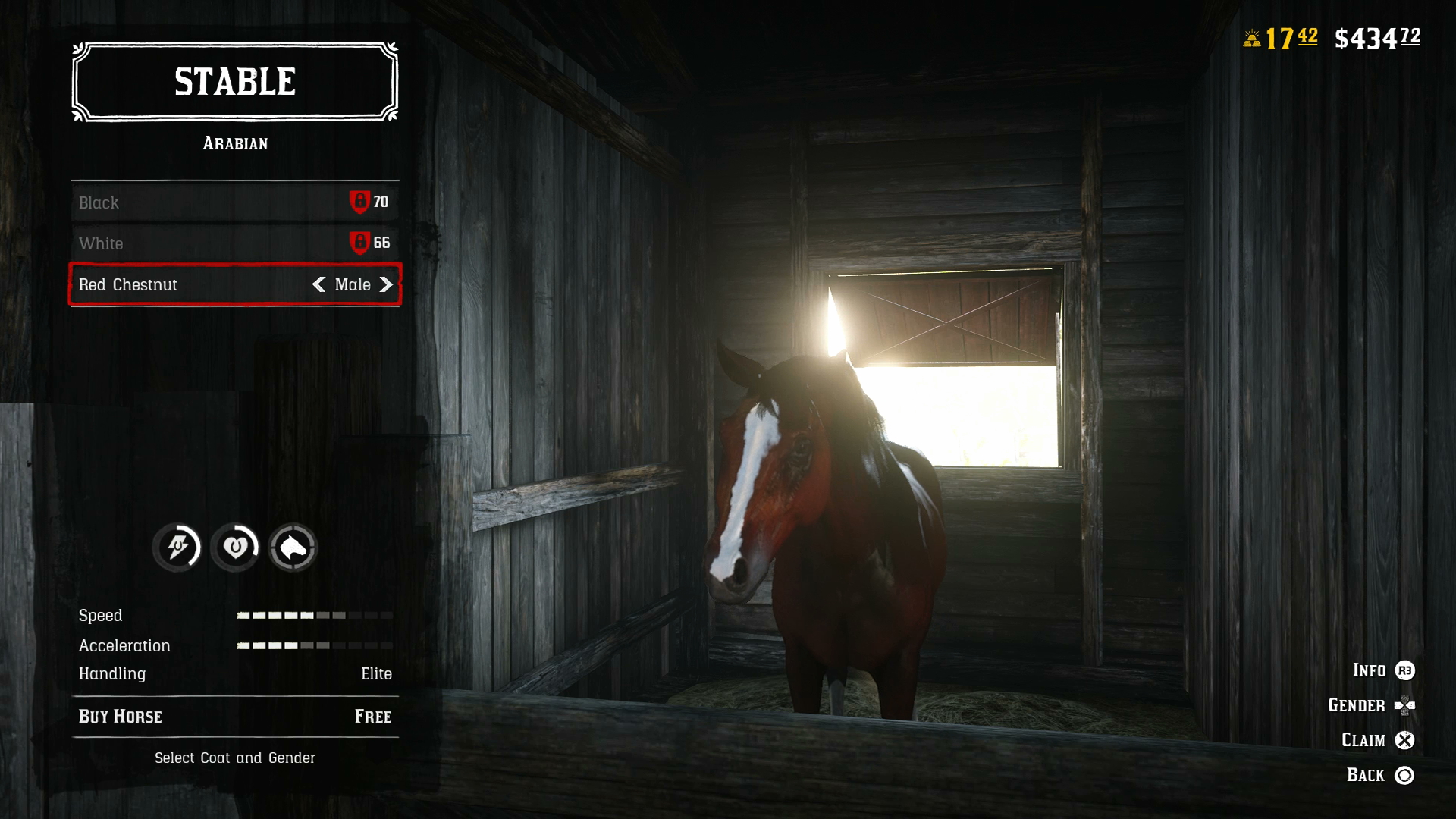Click the red lock icon beside White coat
This screenshot has height=819, width=1456.
pyautogui.click(x=361, y=243)
